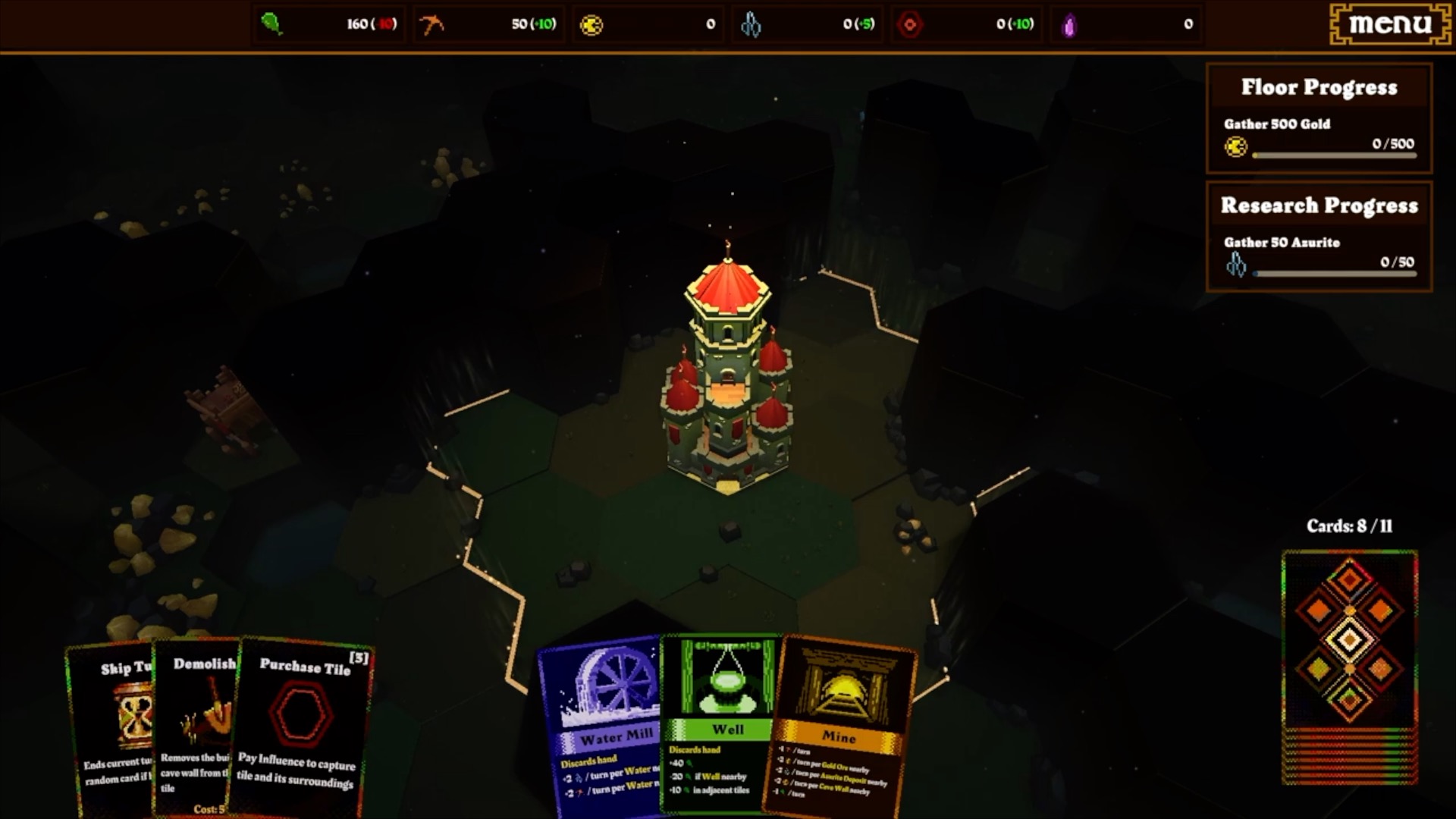Click the red ore resource icon
The image size is (1456, 819).
(911, 24)
